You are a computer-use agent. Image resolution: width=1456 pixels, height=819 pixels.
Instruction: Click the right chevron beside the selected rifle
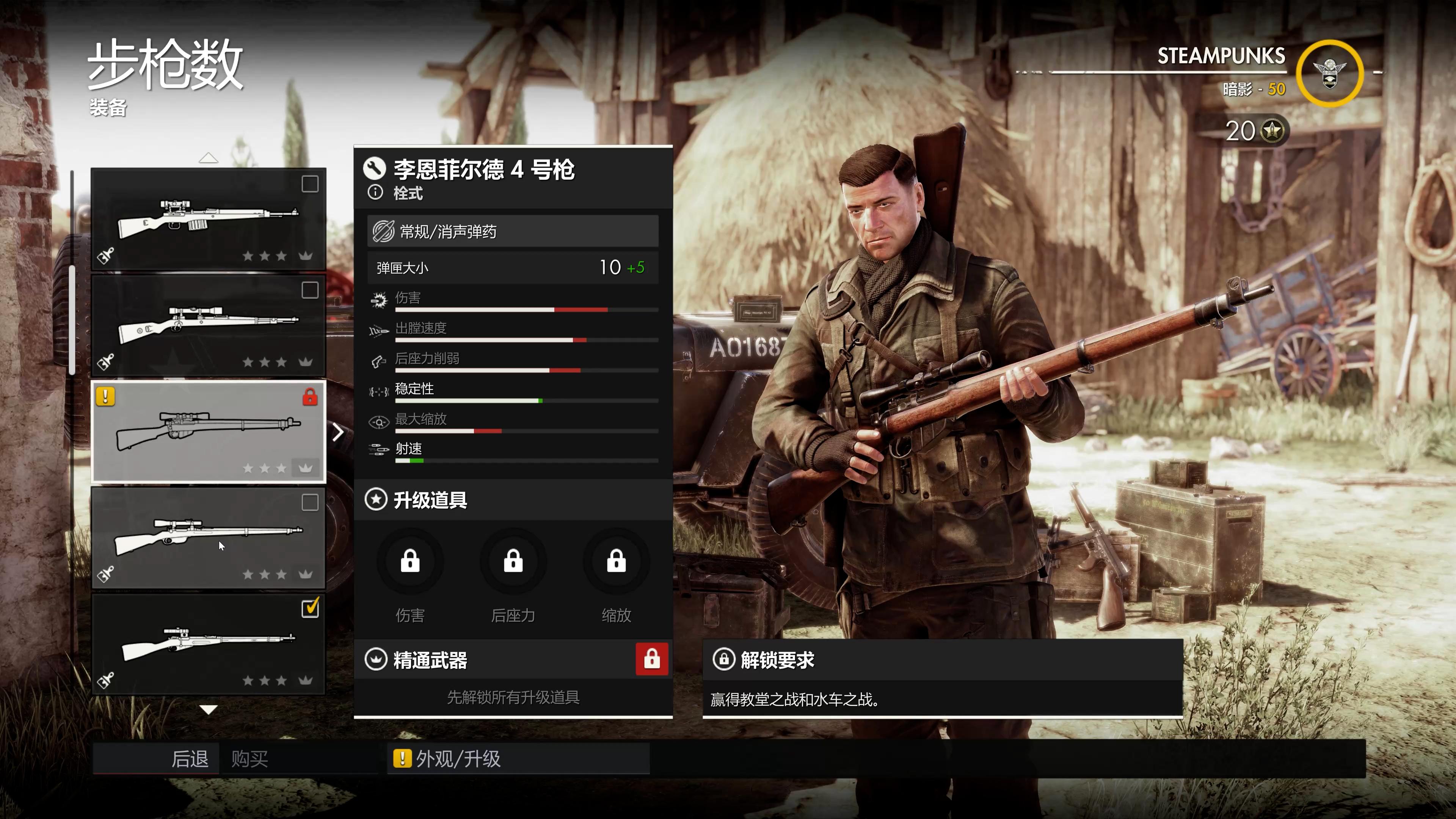338,432
